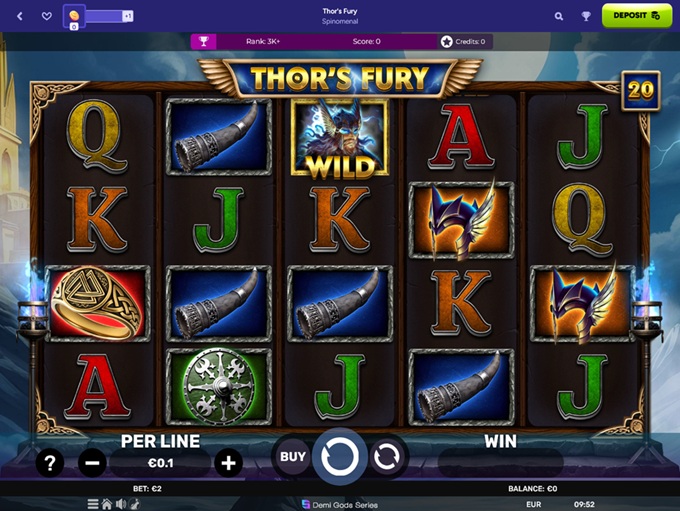Open the player avatar in the top bar
The width and height of the screenshot is (680, 511).
[x=75, y=16]
